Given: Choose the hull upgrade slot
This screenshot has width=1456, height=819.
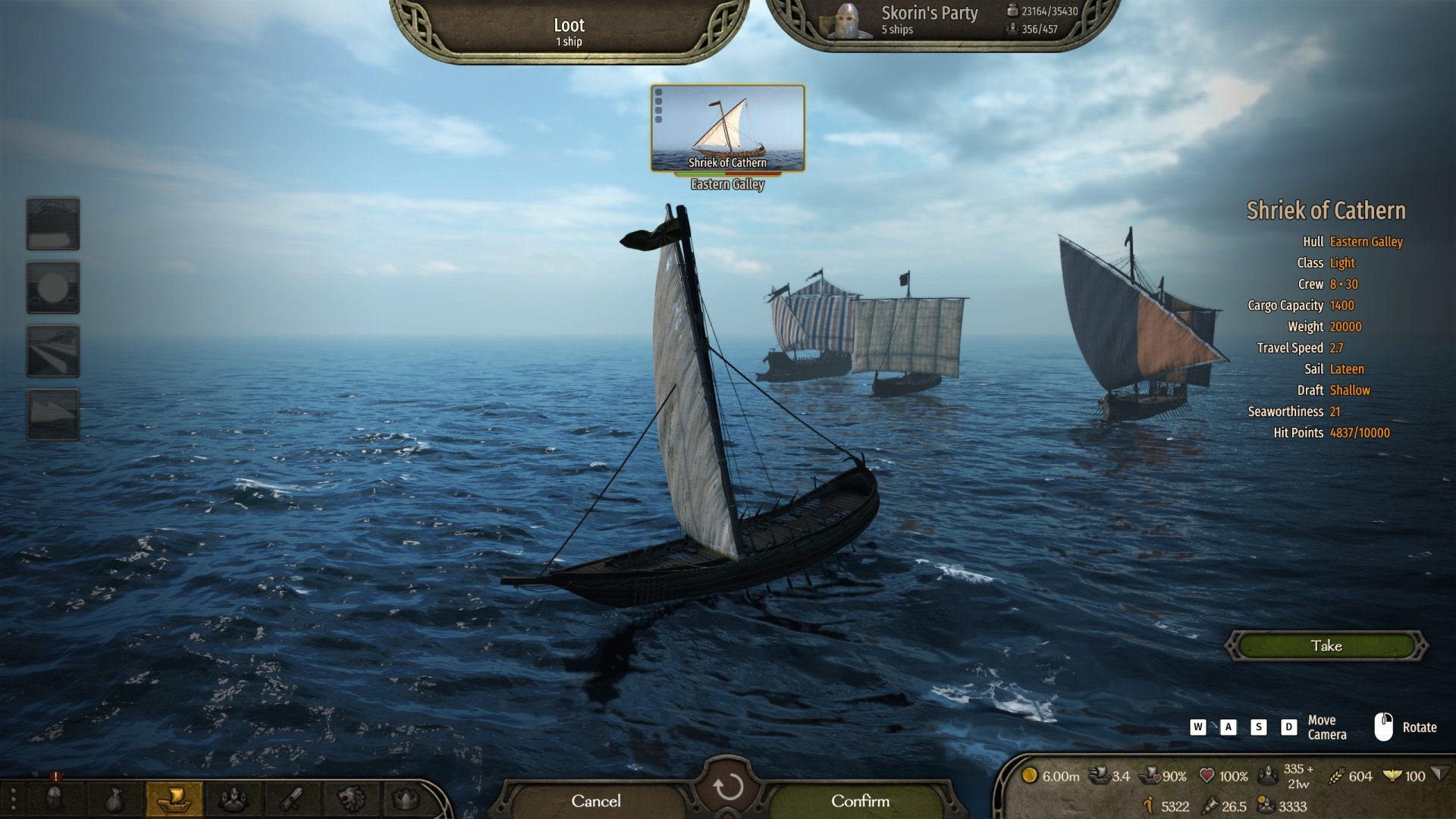Looking at the screenshot, I should (53, 224).
